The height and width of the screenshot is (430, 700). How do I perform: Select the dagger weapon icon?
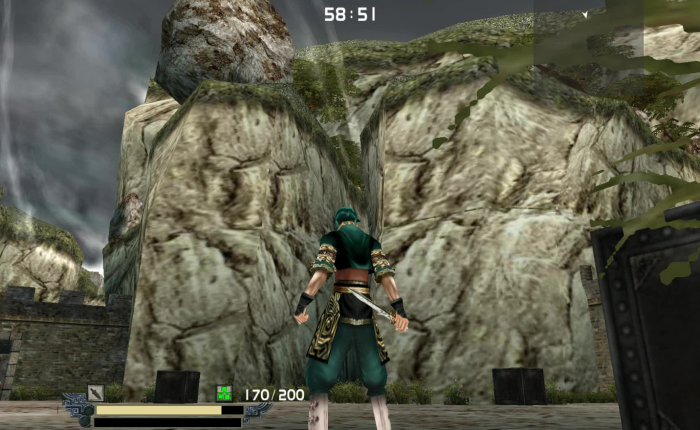click(x=95, y=393)
